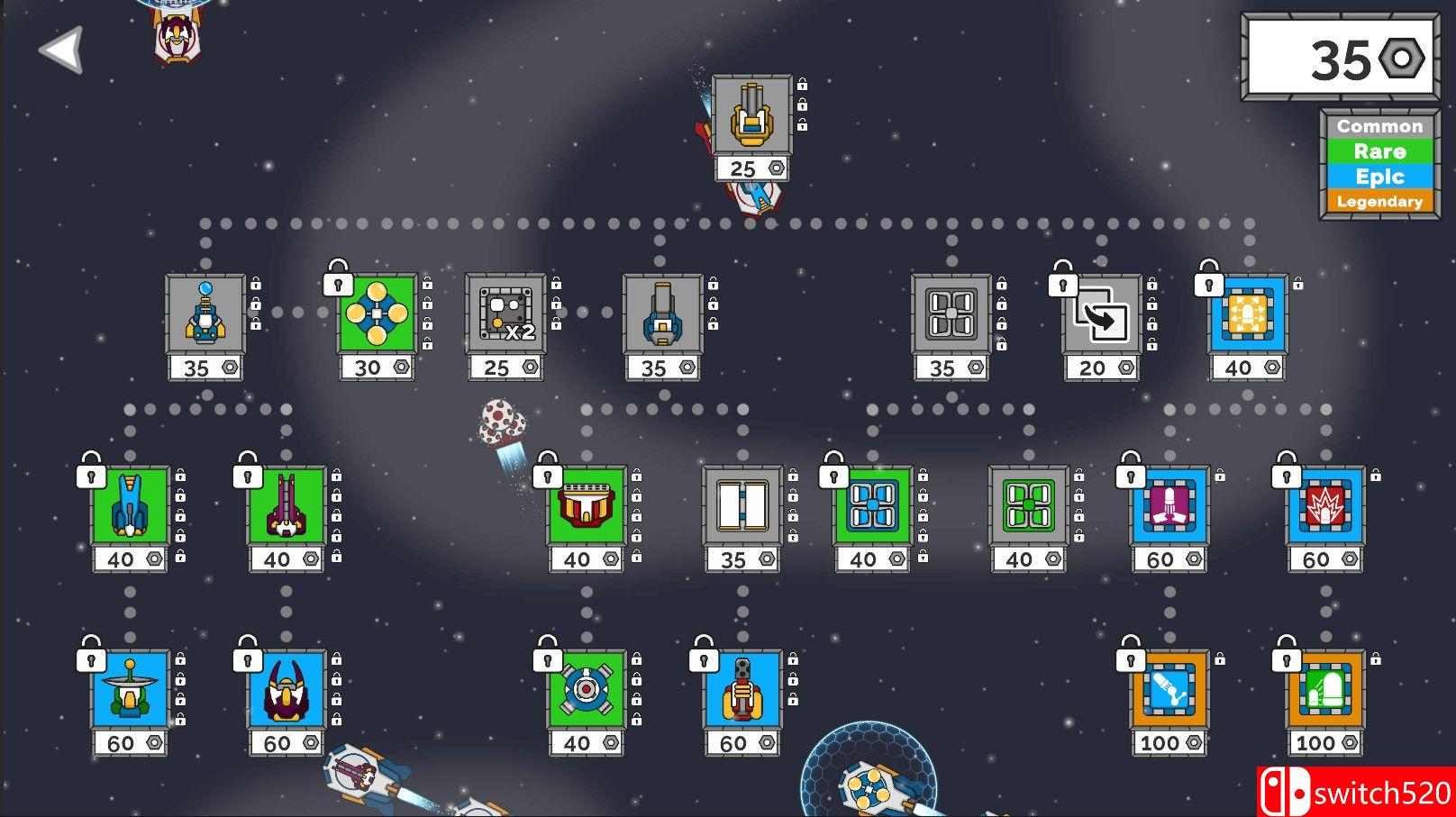
Task: Select "Common" in the rarity legend
Action: click(1379, 126)
